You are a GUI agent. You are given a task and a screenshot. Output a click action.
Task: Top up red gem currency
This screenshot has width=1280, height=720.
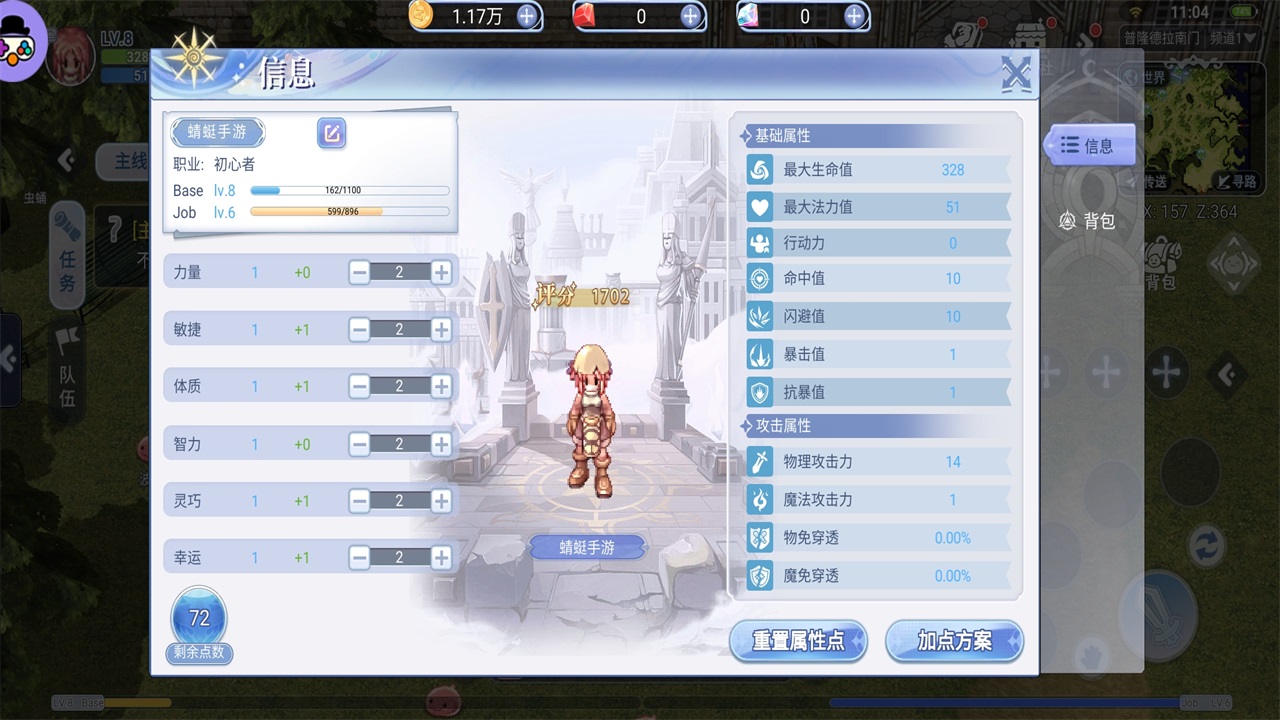point(690,16)
